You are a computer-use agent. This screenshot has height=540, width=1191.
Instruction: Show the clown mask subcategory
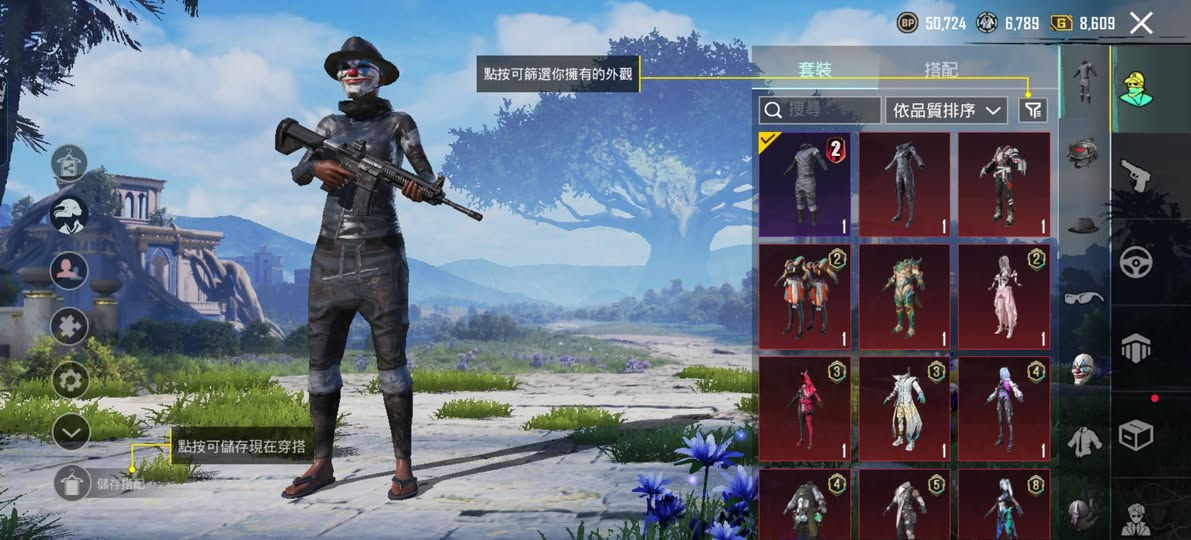pyautogui.click(x=1083, y=368)
